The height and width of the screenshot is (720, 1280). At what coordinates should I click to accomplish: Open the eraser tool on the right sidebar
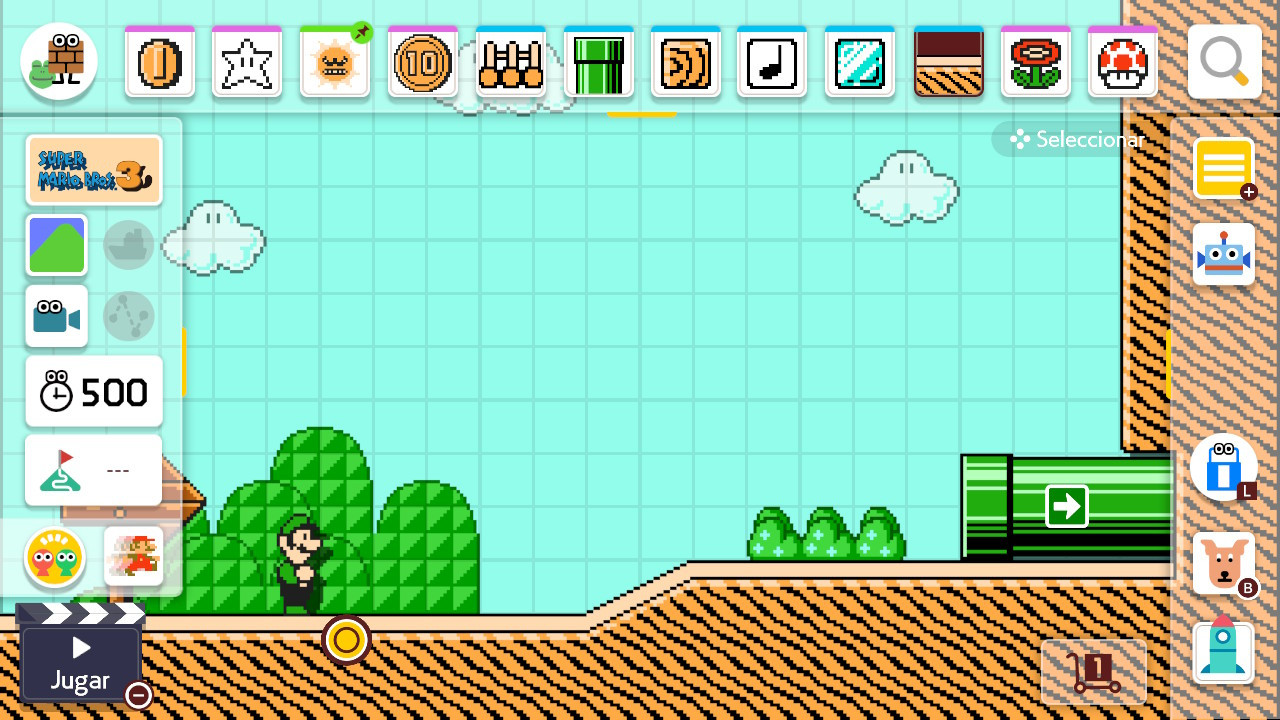coord(1224,468)
